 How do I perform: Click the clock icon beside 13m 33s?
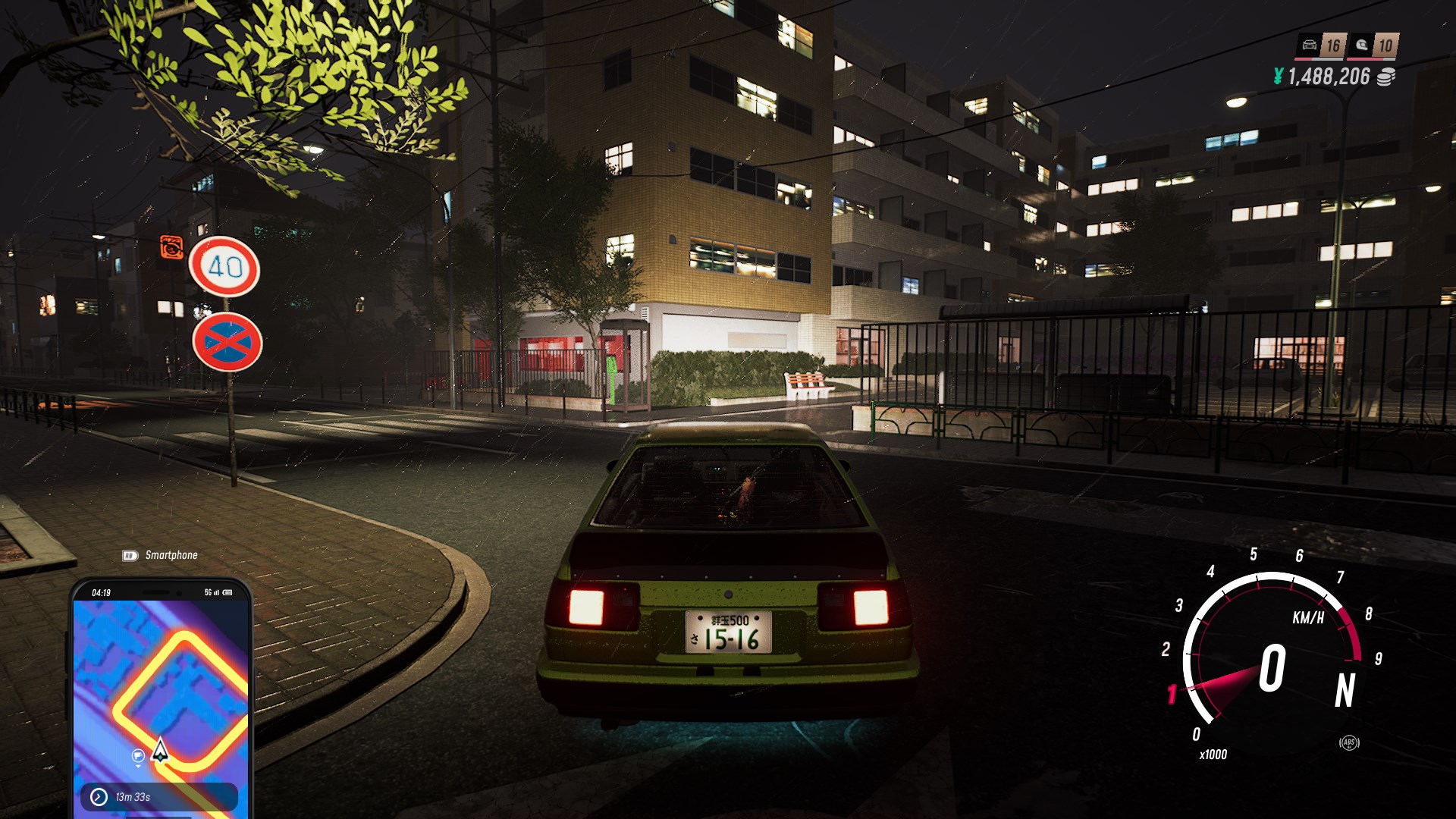click(x=99, y=797)
